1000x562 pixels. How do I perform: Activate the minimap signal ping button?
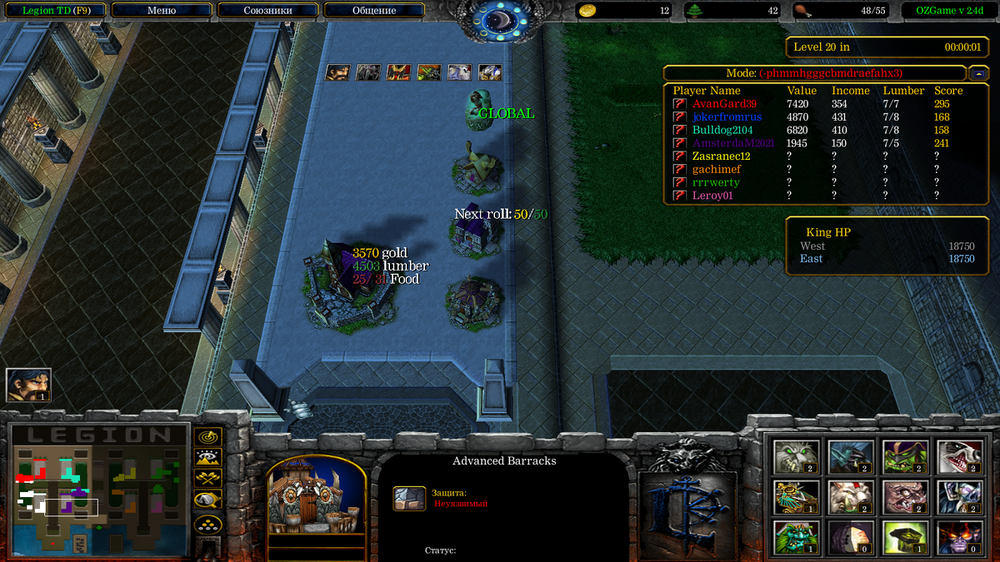click(x=208, y=437)
